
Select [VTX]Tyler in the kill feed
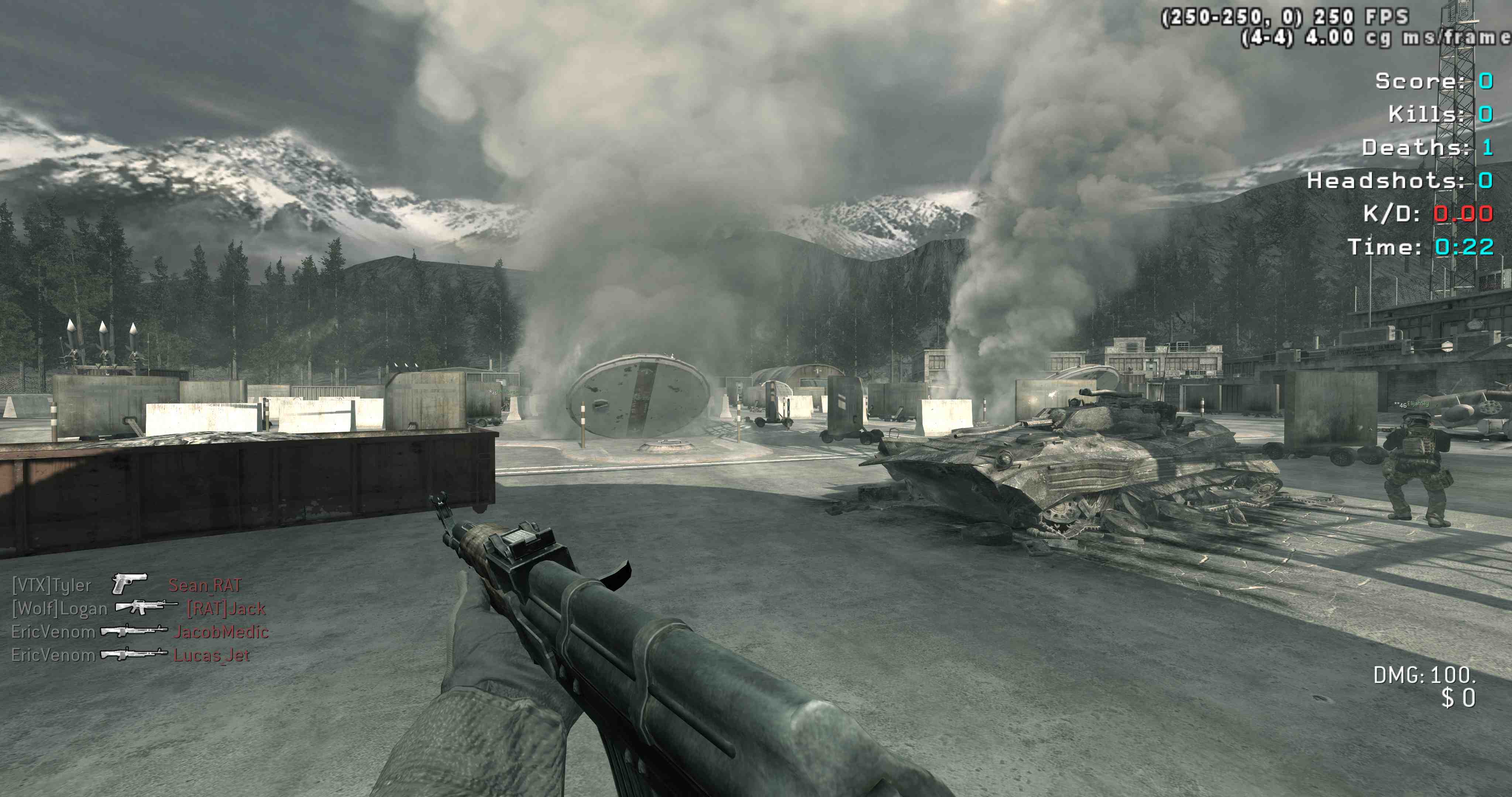(52, 586)
